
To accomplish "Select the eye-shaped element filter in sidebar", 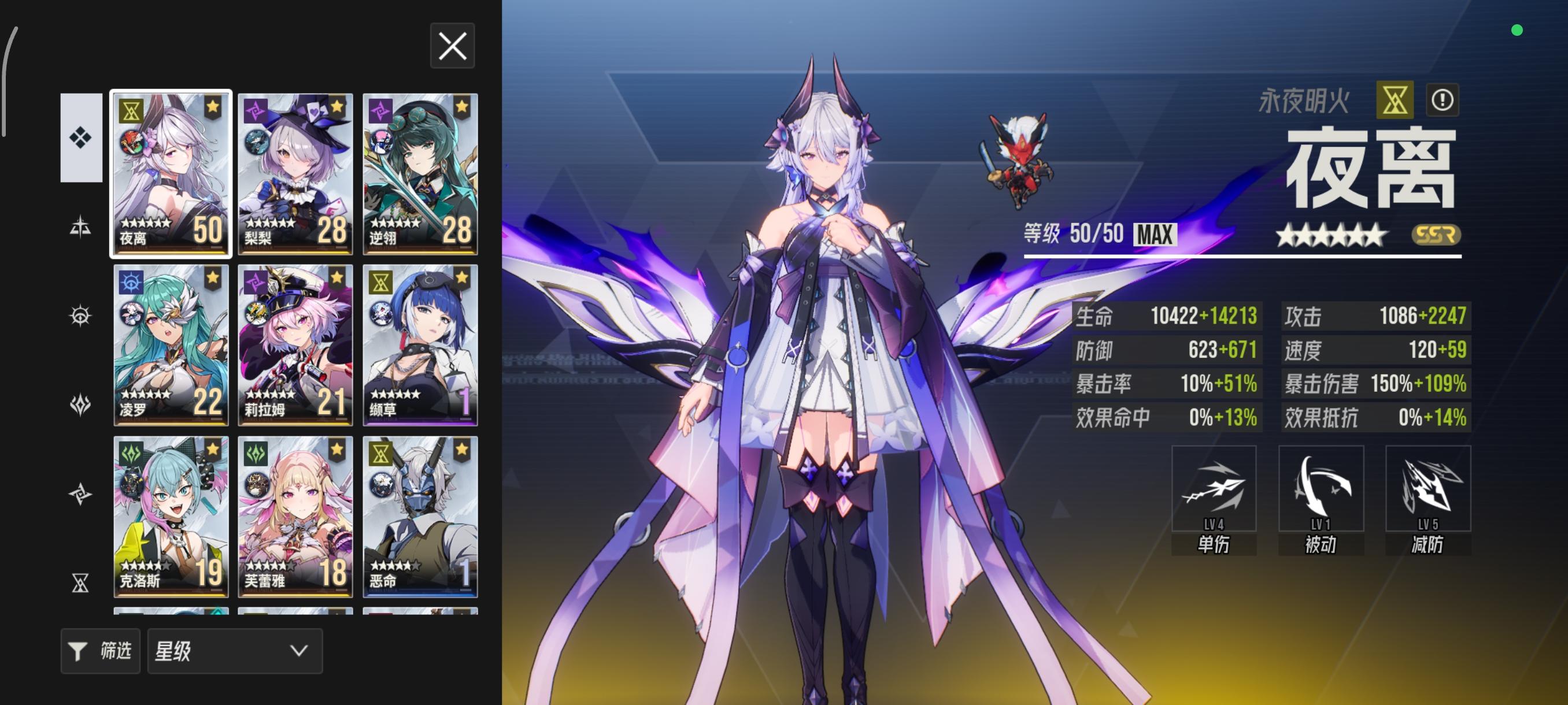I will (x=79, y=315).
